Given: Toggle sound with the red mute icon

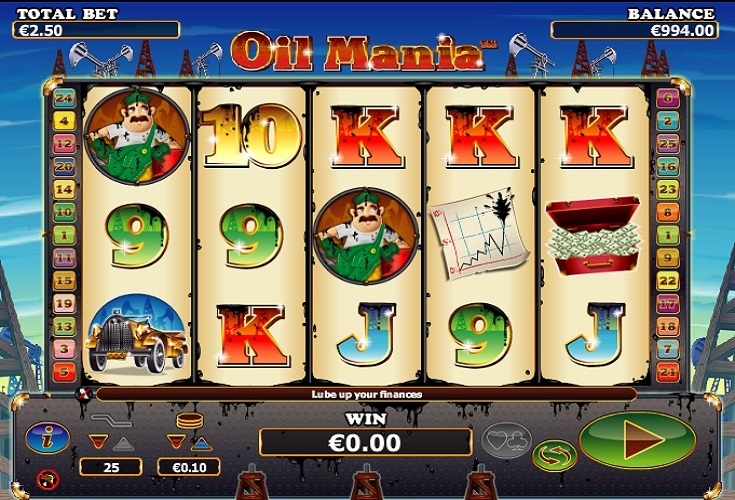Looking at the screenshot, I should click(x=47, y=479).
